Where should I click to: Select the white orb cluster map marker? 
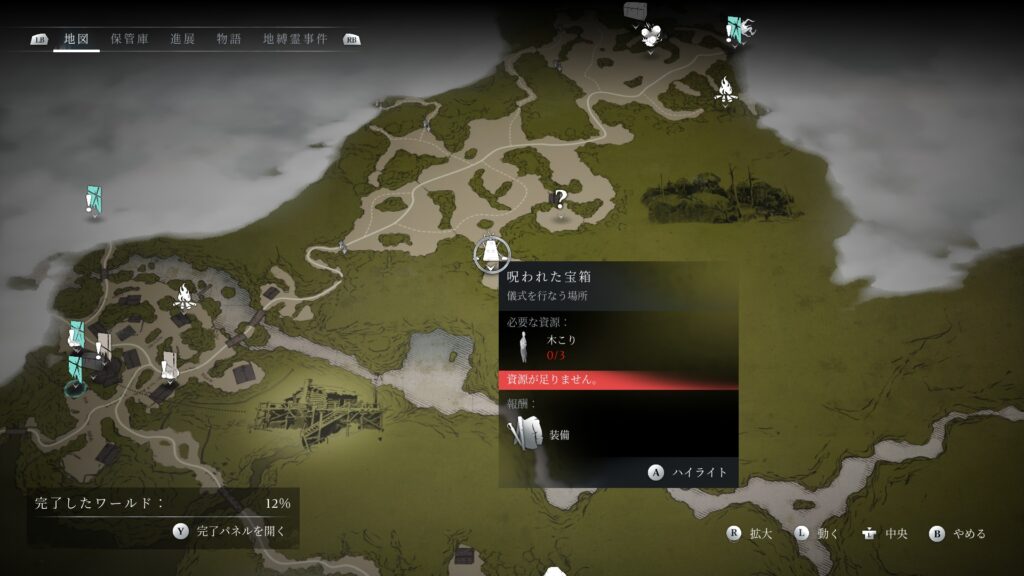point(652,37)
